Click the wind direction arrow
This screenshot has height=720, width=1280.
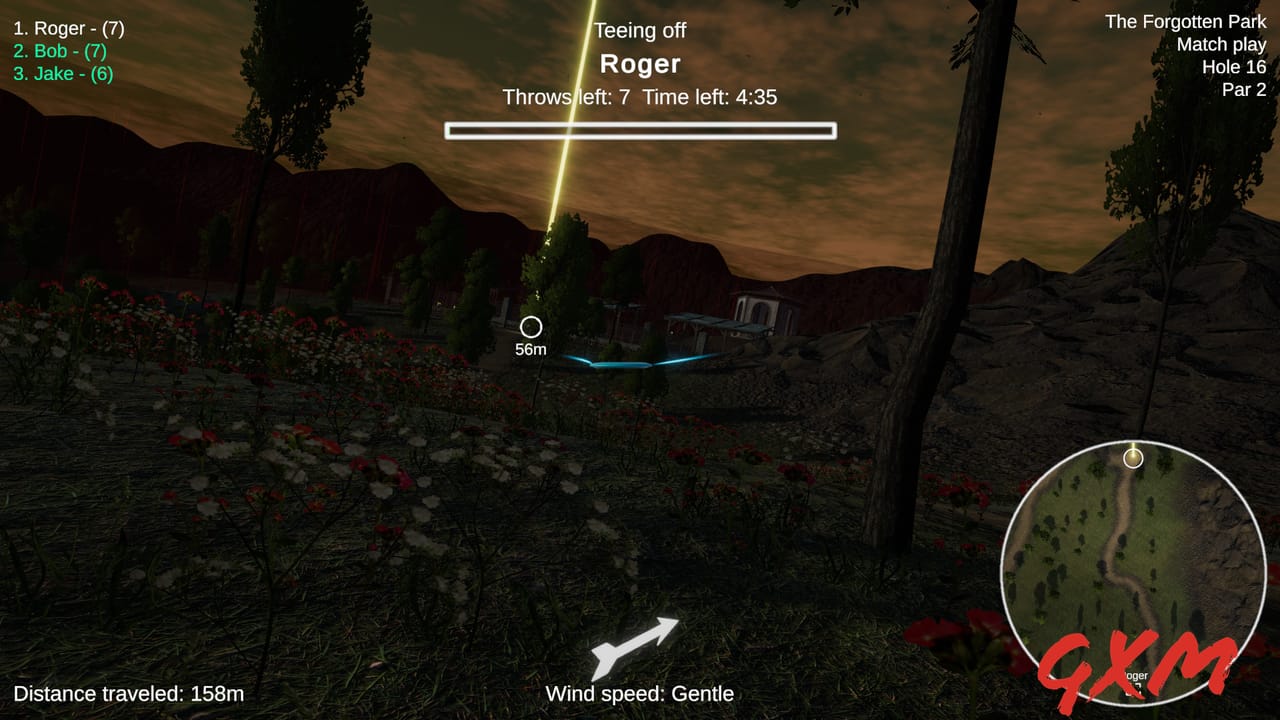(x=637, y=646)
